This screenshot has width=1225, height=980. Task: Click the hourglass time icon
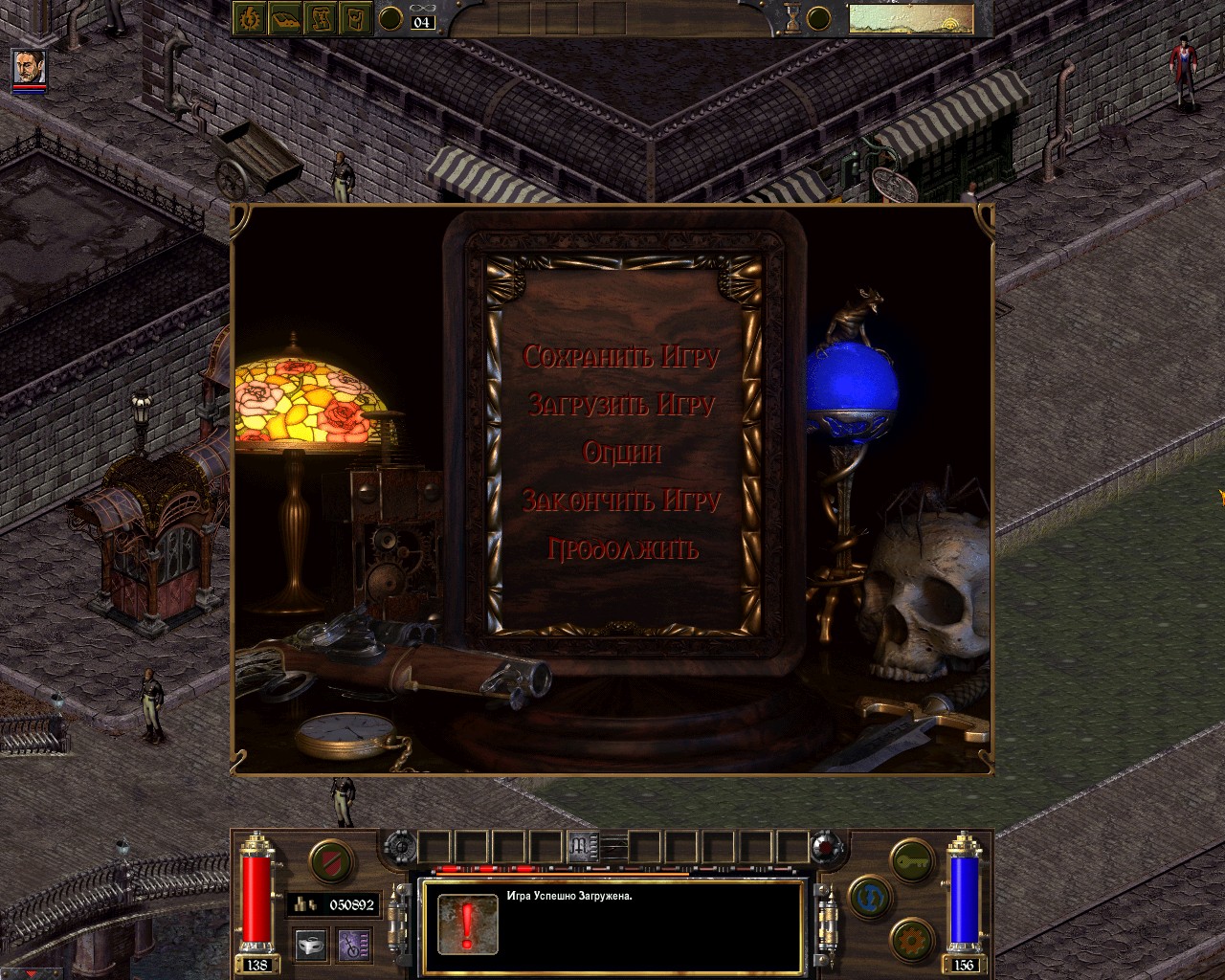[792, 17]
